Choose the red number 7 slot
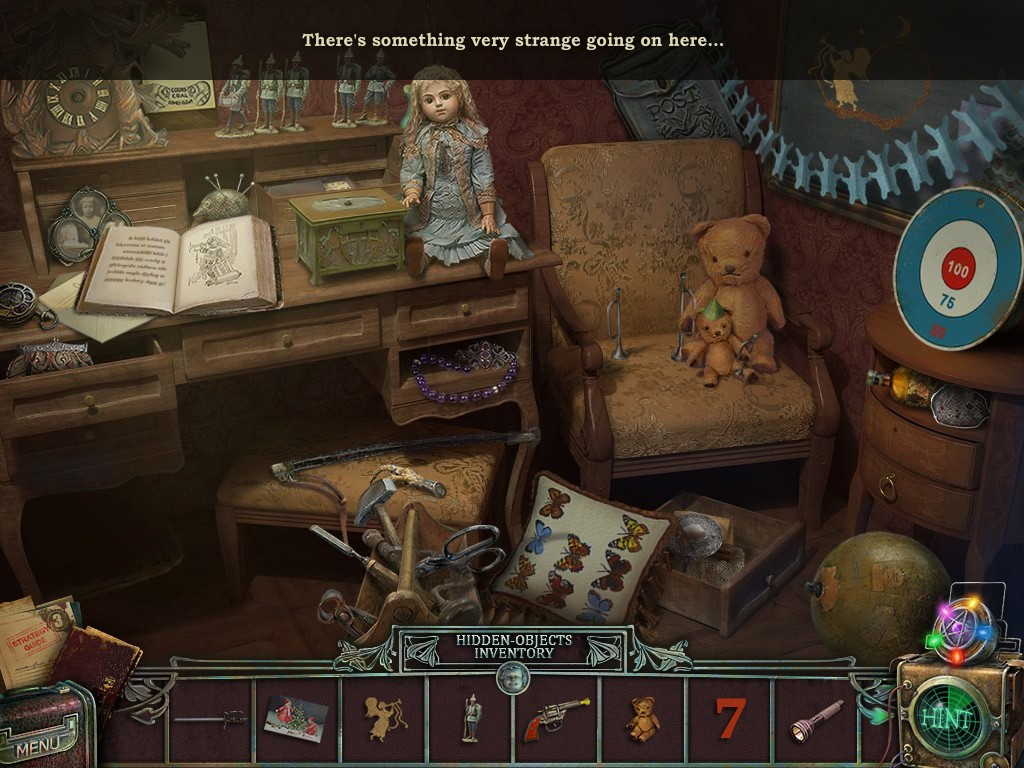The height and width of the screenshot is (768, 1024). (731, 718)
